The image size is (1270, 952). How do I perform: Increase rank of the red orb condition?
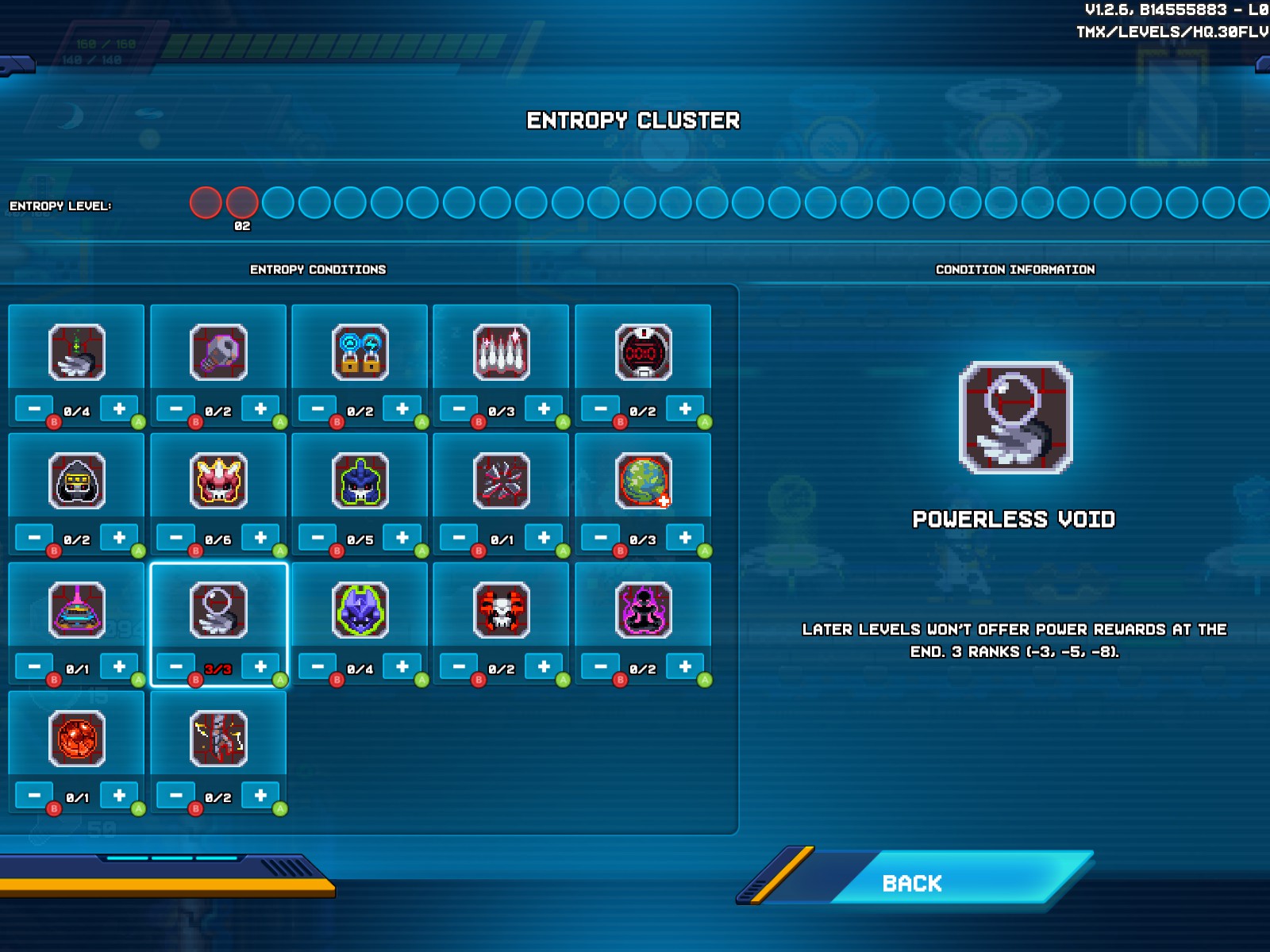[119, 795]
